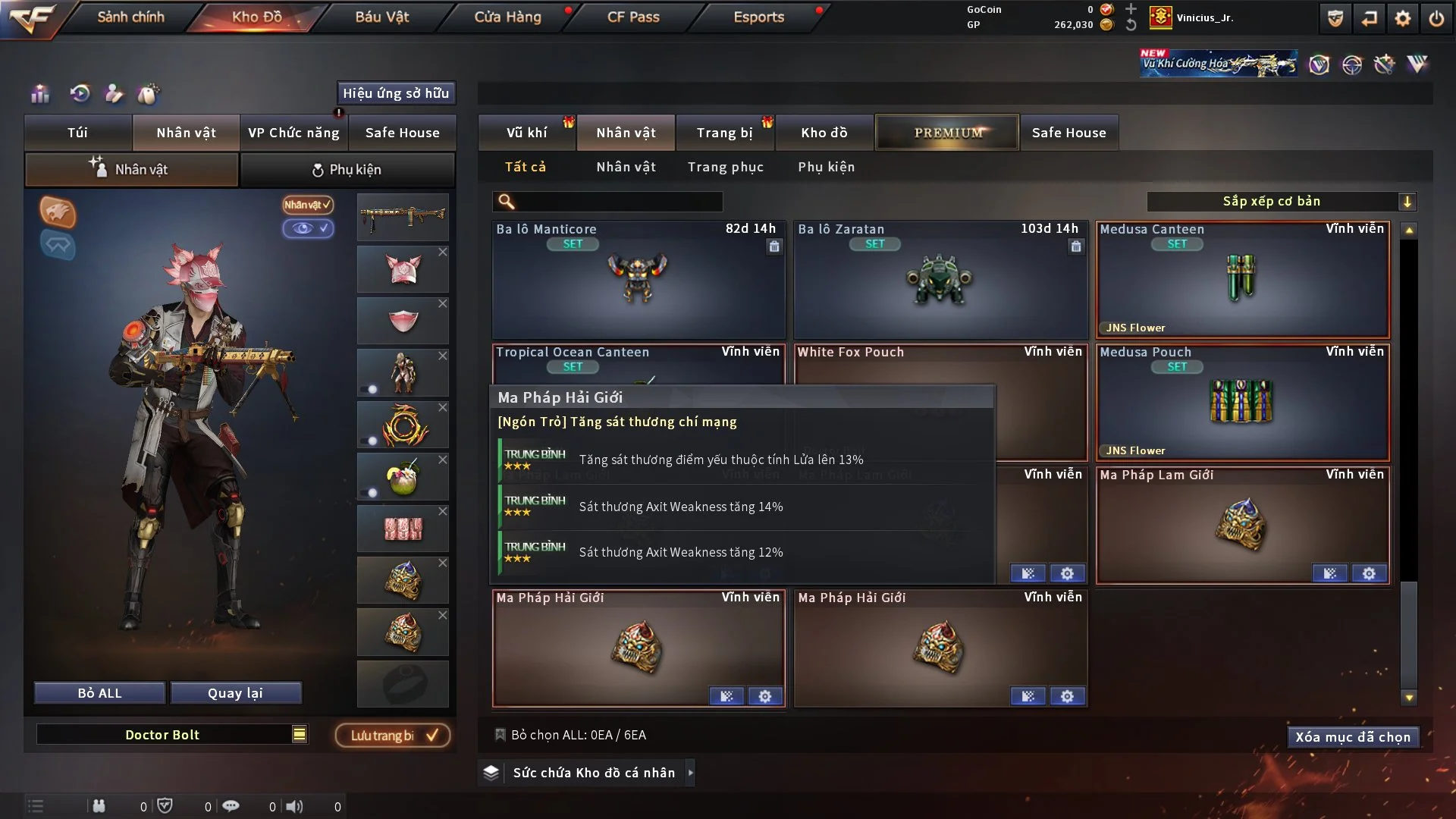Viewport: 1456px width, 819px height.
Task: Click the Bỏ ALL button
Action: [x=99, y=693]
